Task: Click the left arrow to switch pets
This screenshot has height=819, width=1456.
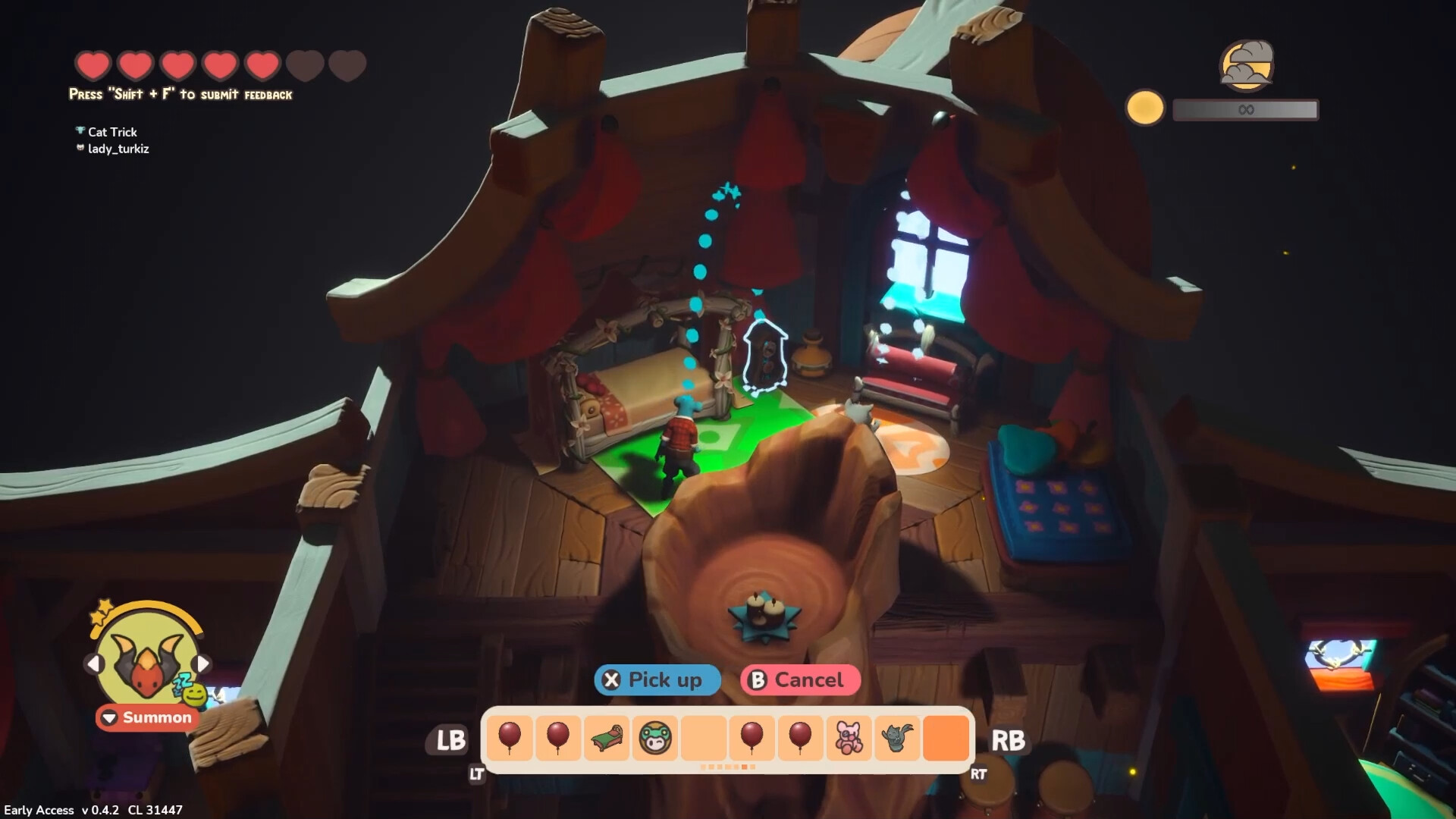Action: (94, 663)
